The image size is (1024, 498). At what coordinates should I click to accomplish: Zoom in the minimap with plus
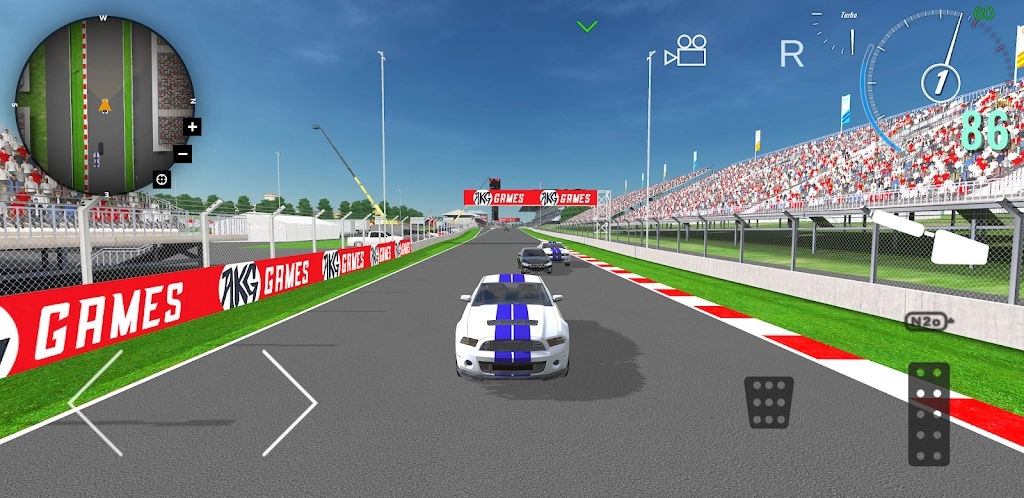click(x=193, y=127)
